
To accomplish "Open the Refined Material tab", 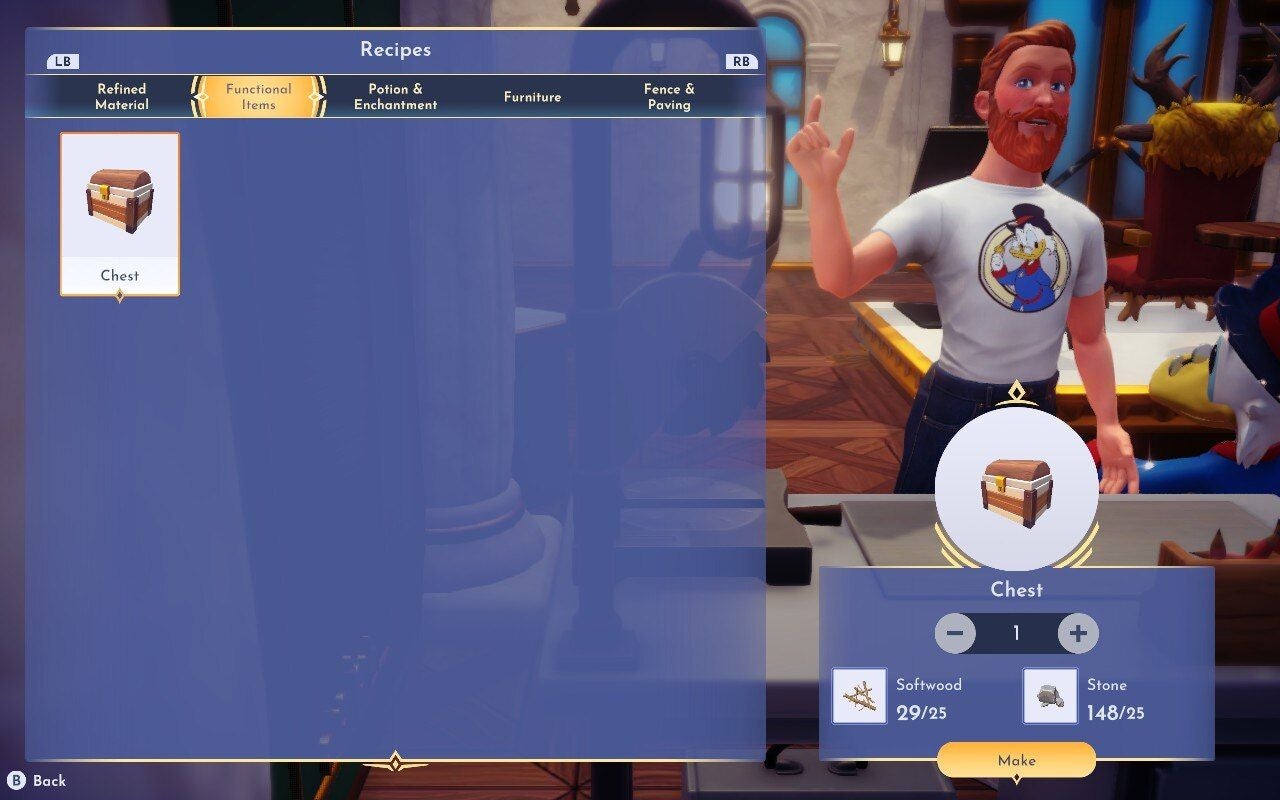I will [x=120, y=96].
